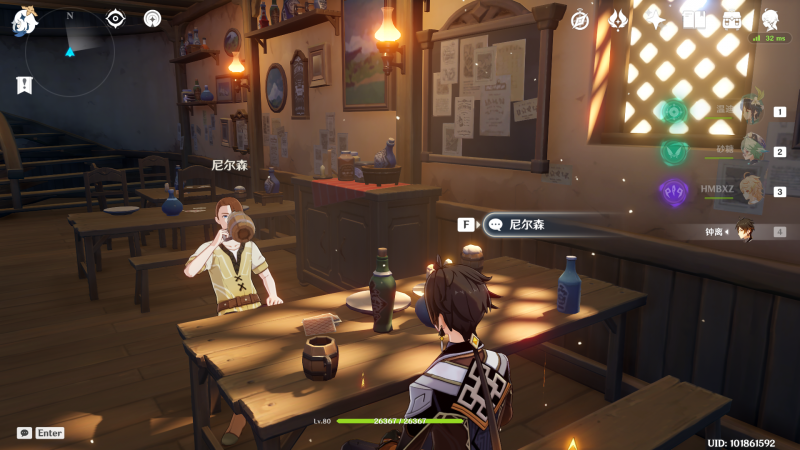This screenshot has width=800, height=450.
Task: Select the active character 钟离
Action: pos(745,231)
